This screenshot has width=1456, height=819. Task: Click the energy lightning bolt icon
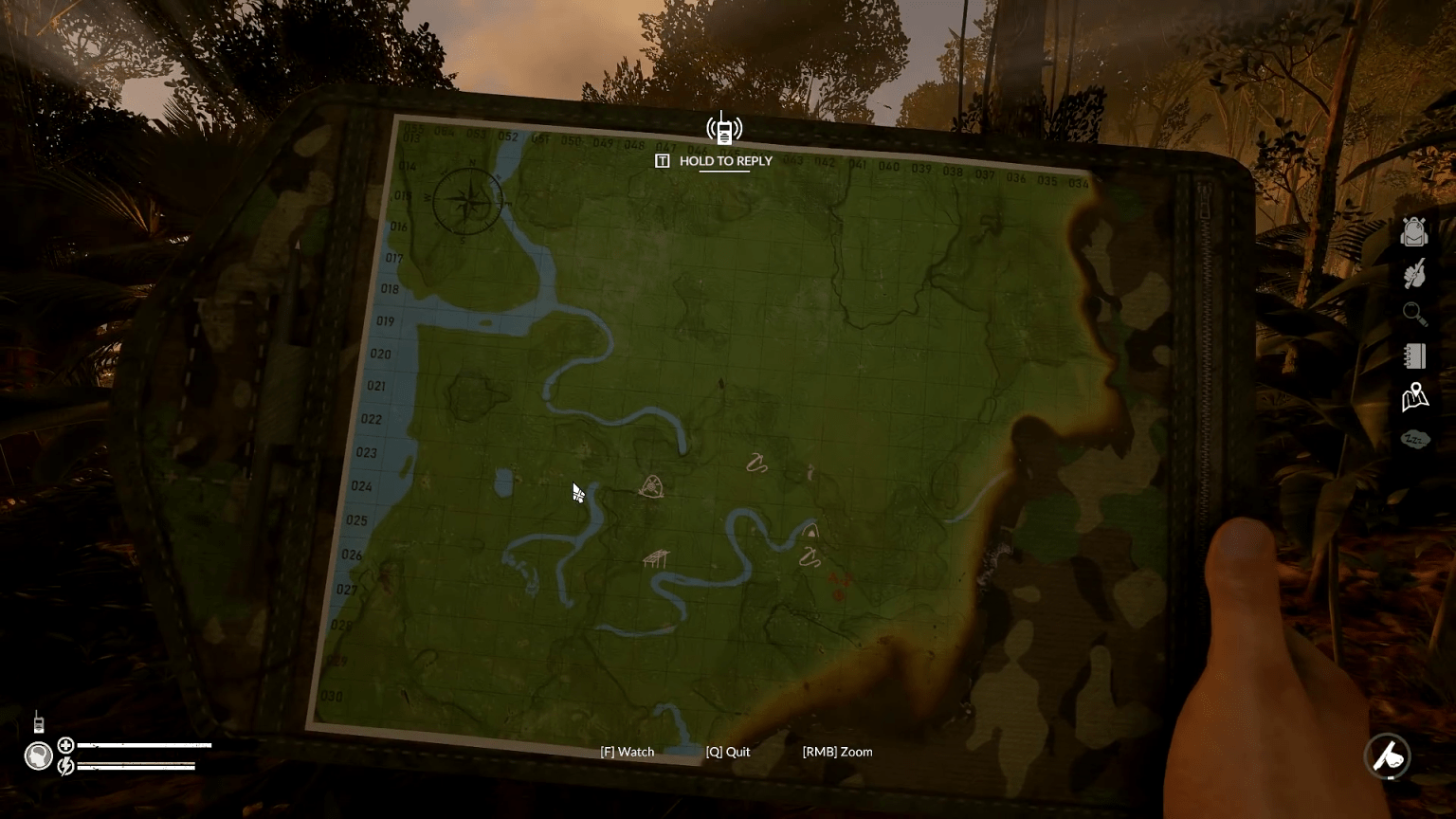65,764
